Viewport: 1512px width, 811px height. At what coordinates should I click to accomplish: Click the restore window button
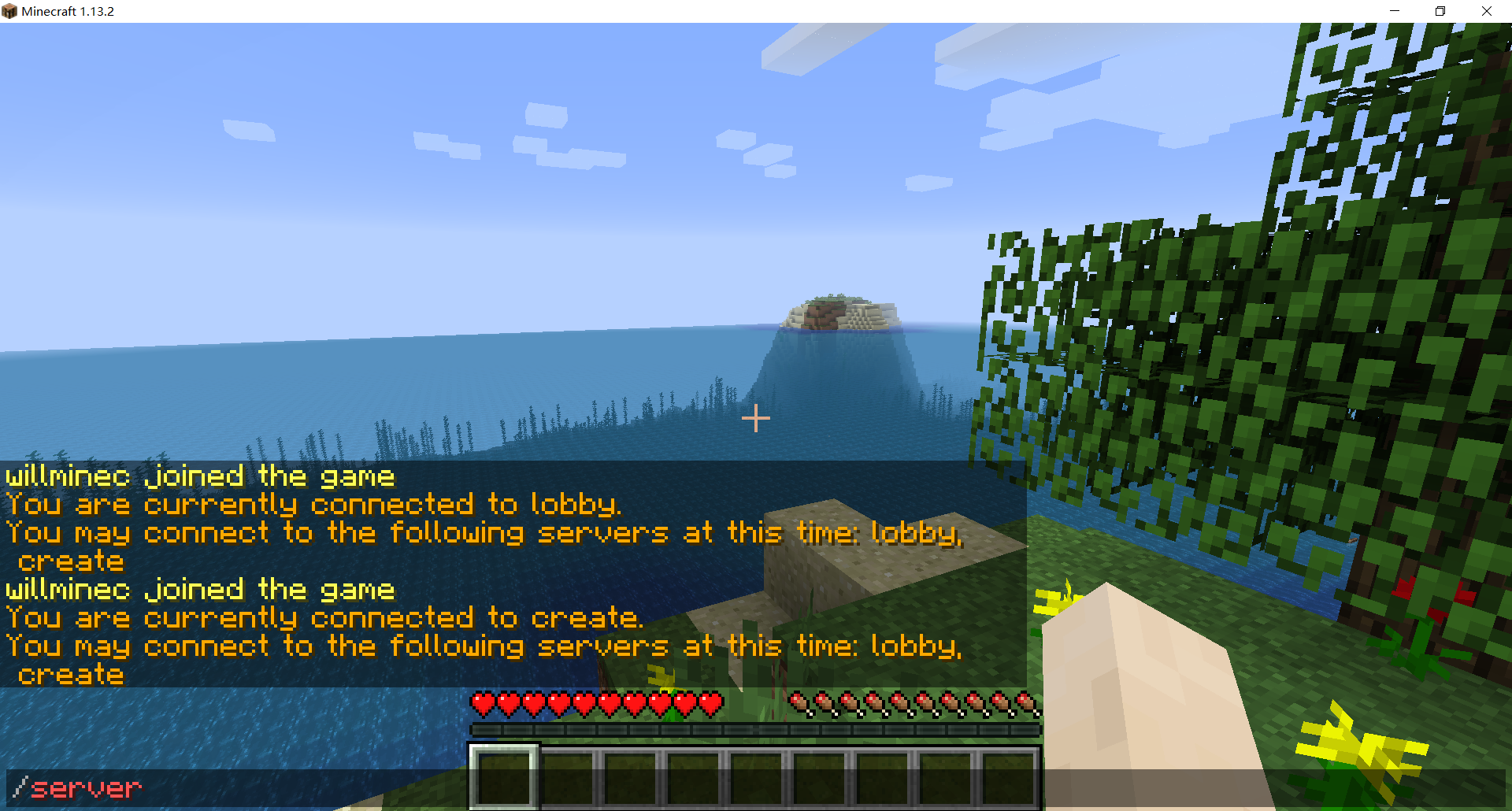(1440, 11)
